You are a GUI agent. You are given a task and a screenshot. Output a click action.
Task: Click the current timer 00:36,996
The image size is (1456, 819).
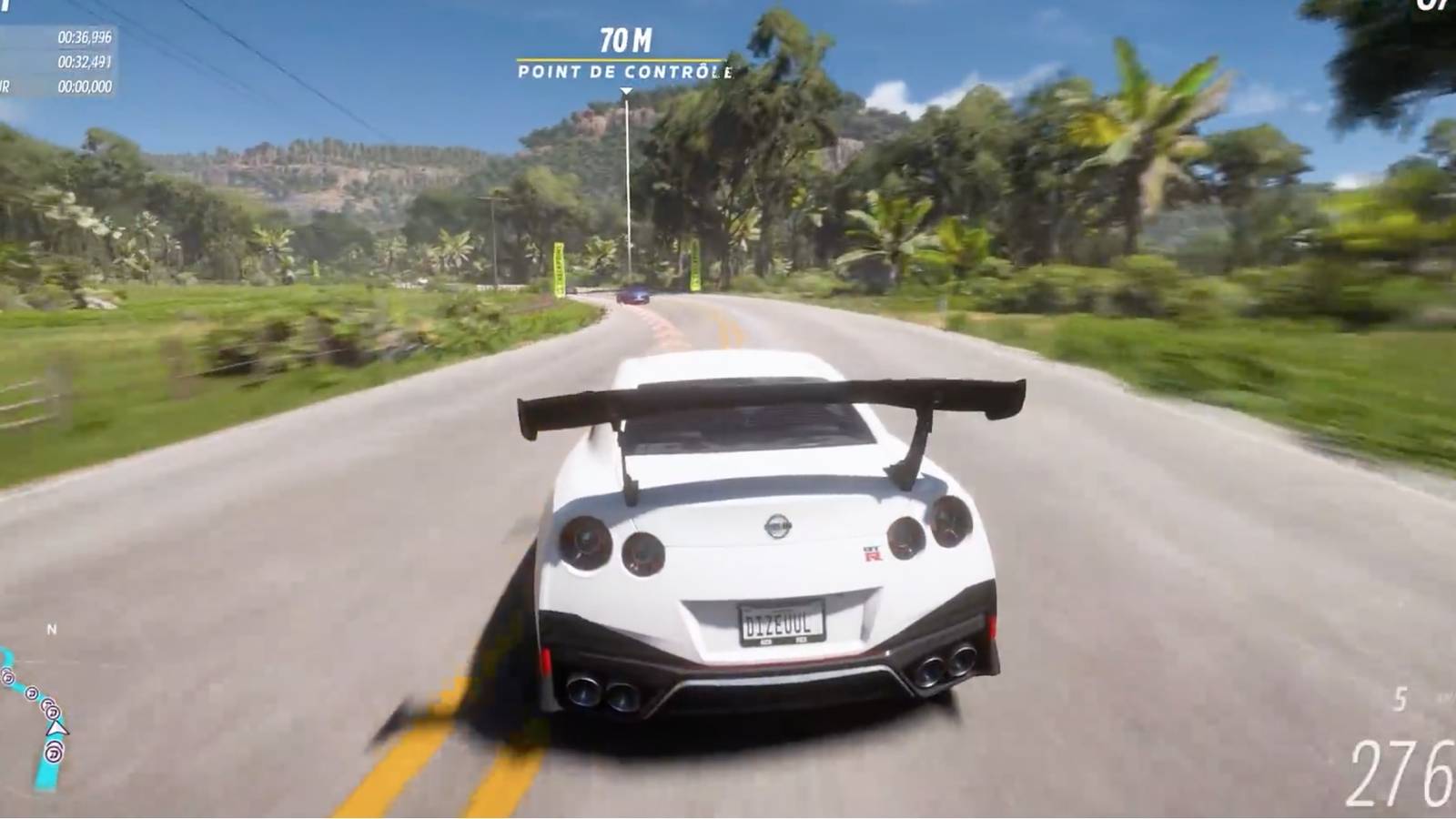84,36
